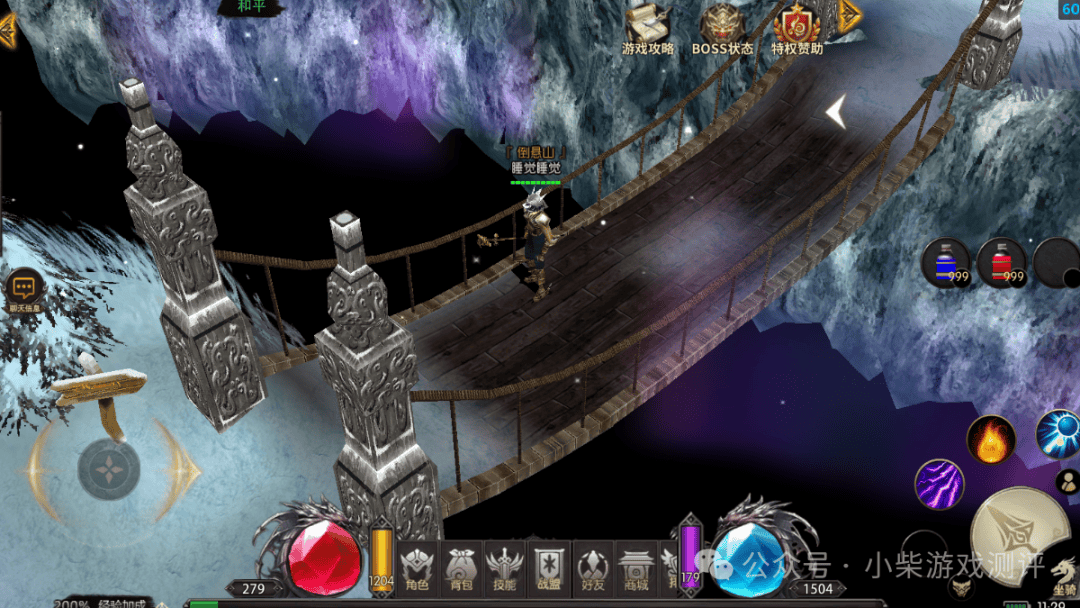Cast the purple lightning skill

[x=939, y=484]
